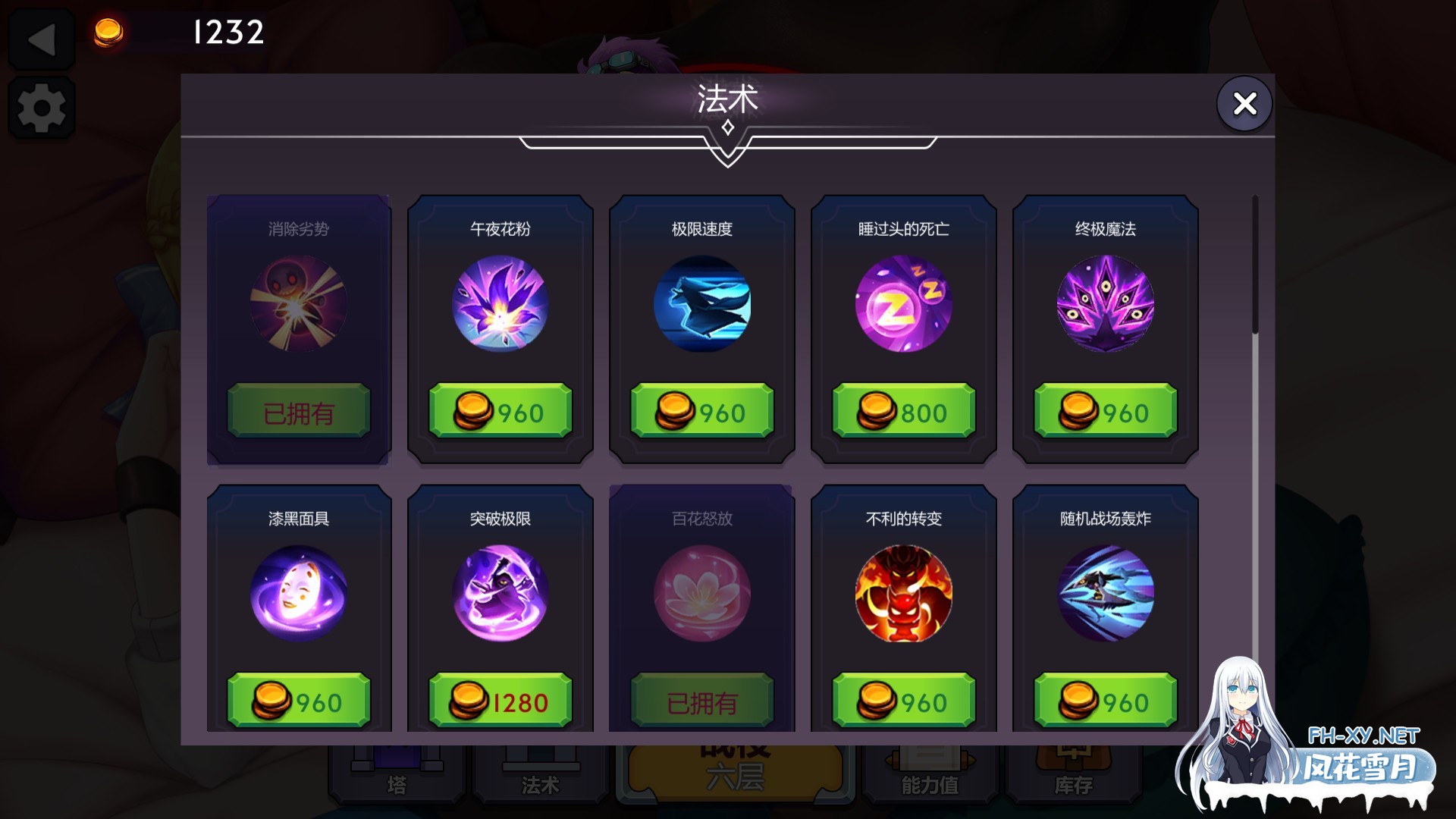The image size is (1456, 819).
Task: Switch to the 塔 tab
Action: pos(396,773)
